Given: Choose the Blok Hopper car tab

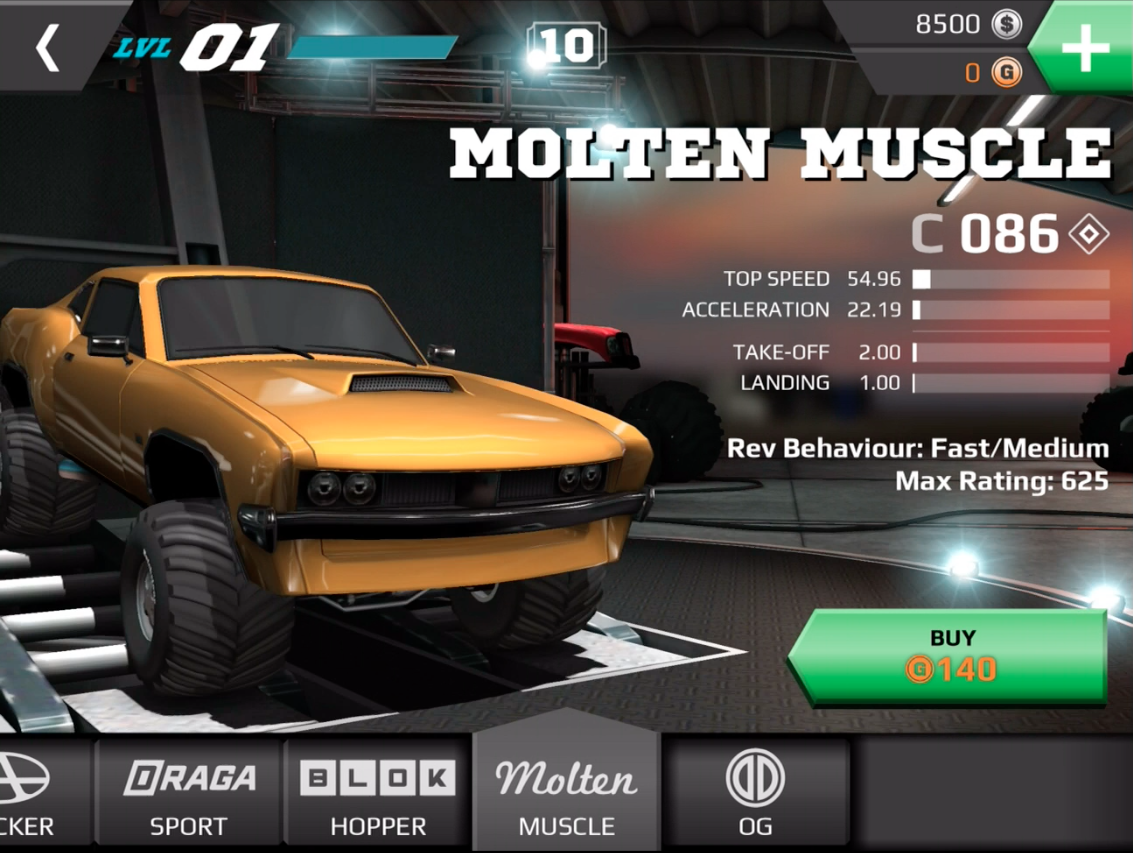Looking at the screenshot, I should [378, 796].
